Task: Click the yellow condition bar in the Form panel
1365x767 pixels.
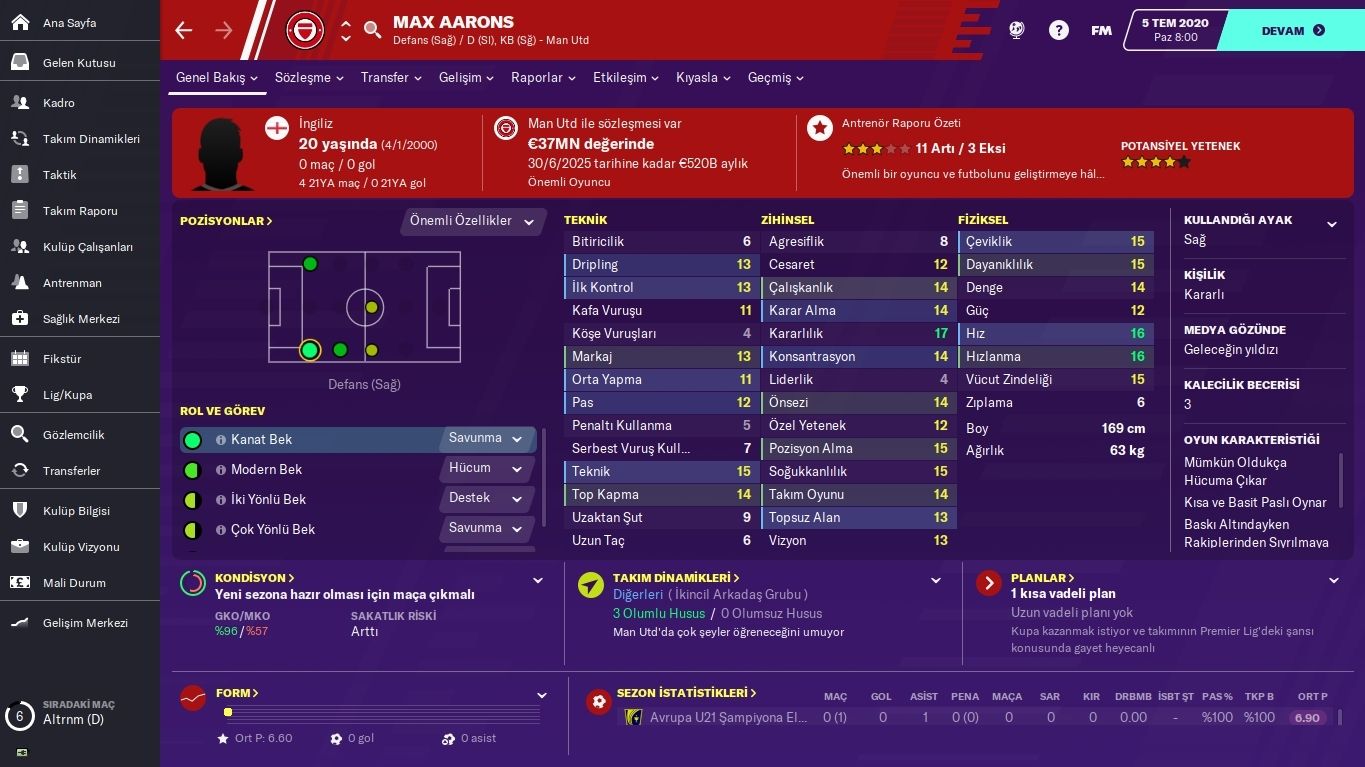Action: pos(228,712)
